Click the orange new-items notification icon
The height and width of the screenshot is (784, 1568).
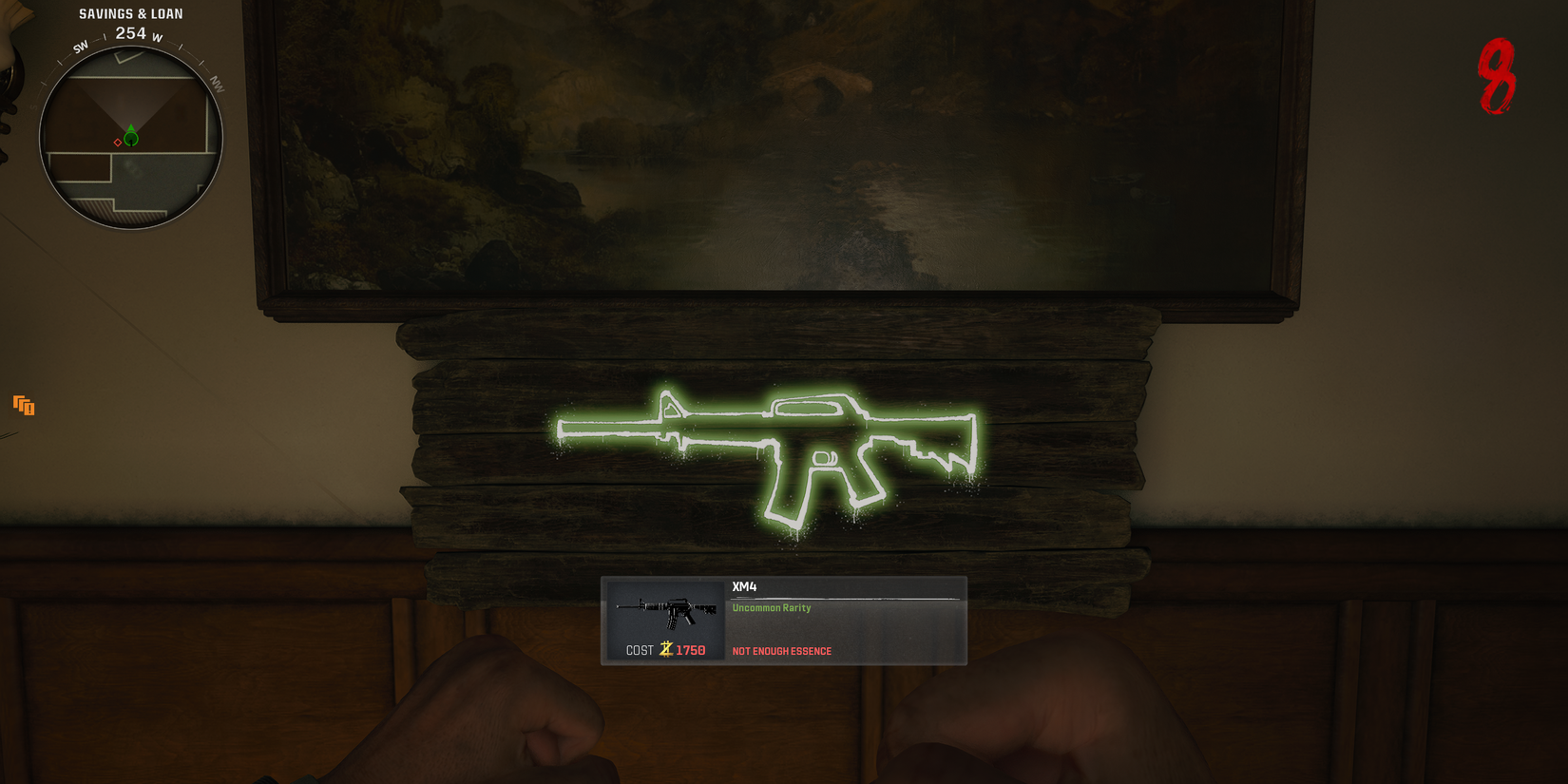[x=24, y=406]
